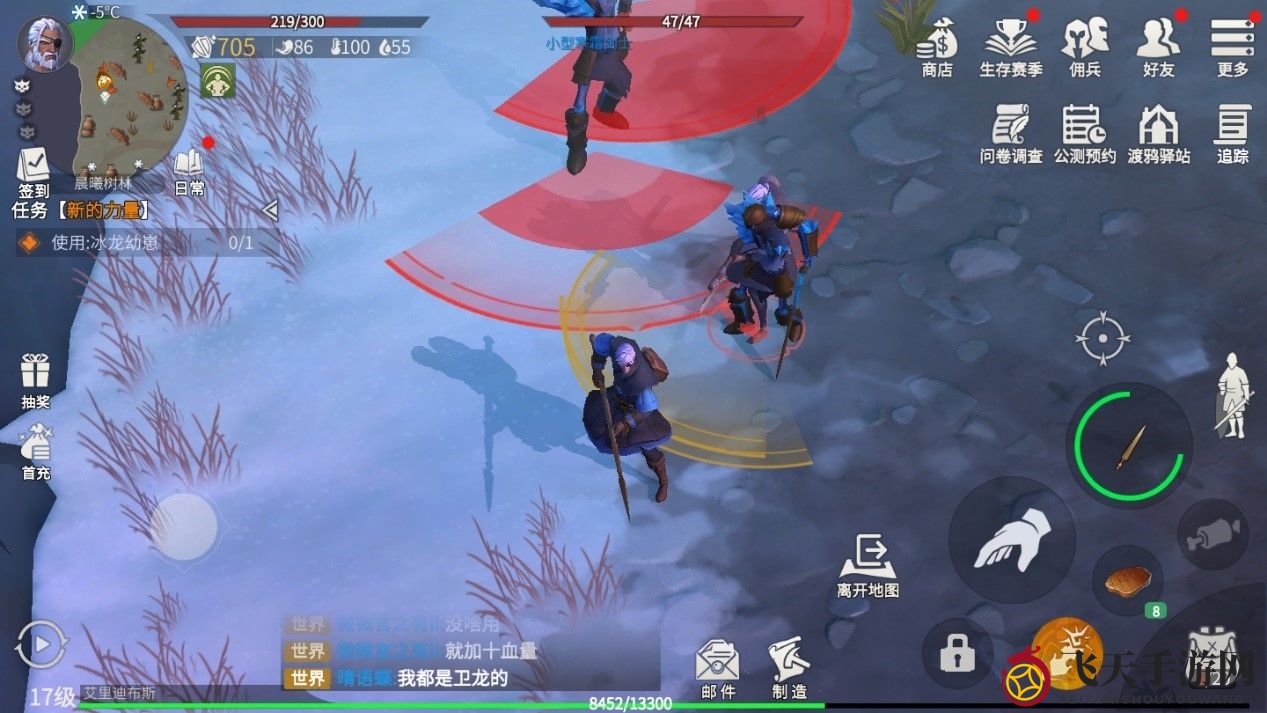The height and width of the screenshot is (713, 1267).
Task: Open the 好友 friends list
Action: coord(1158,46)
